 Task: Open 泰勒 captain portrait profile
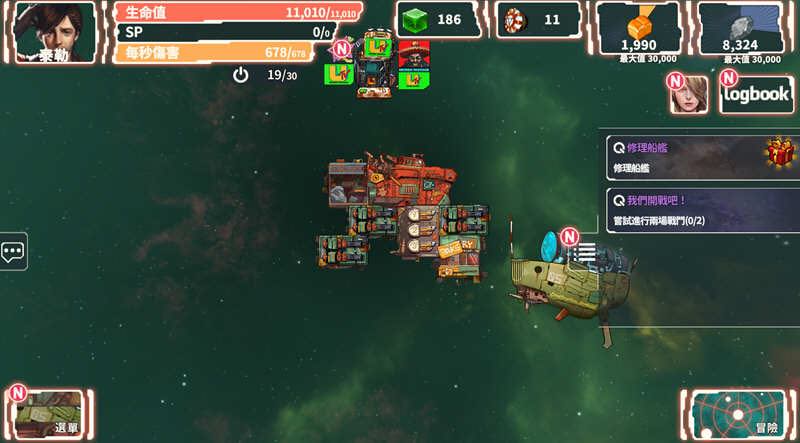[x=55, y=32]
